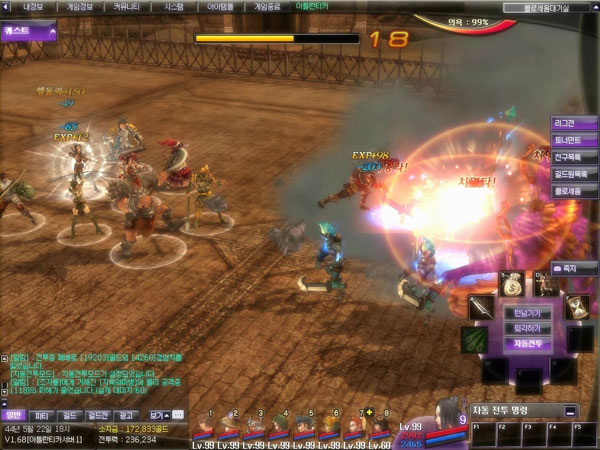Choose the 퇴각하기 retreat command
This screenshot has height=450, width=600.
pyautogui.click(x=527, y=328)
